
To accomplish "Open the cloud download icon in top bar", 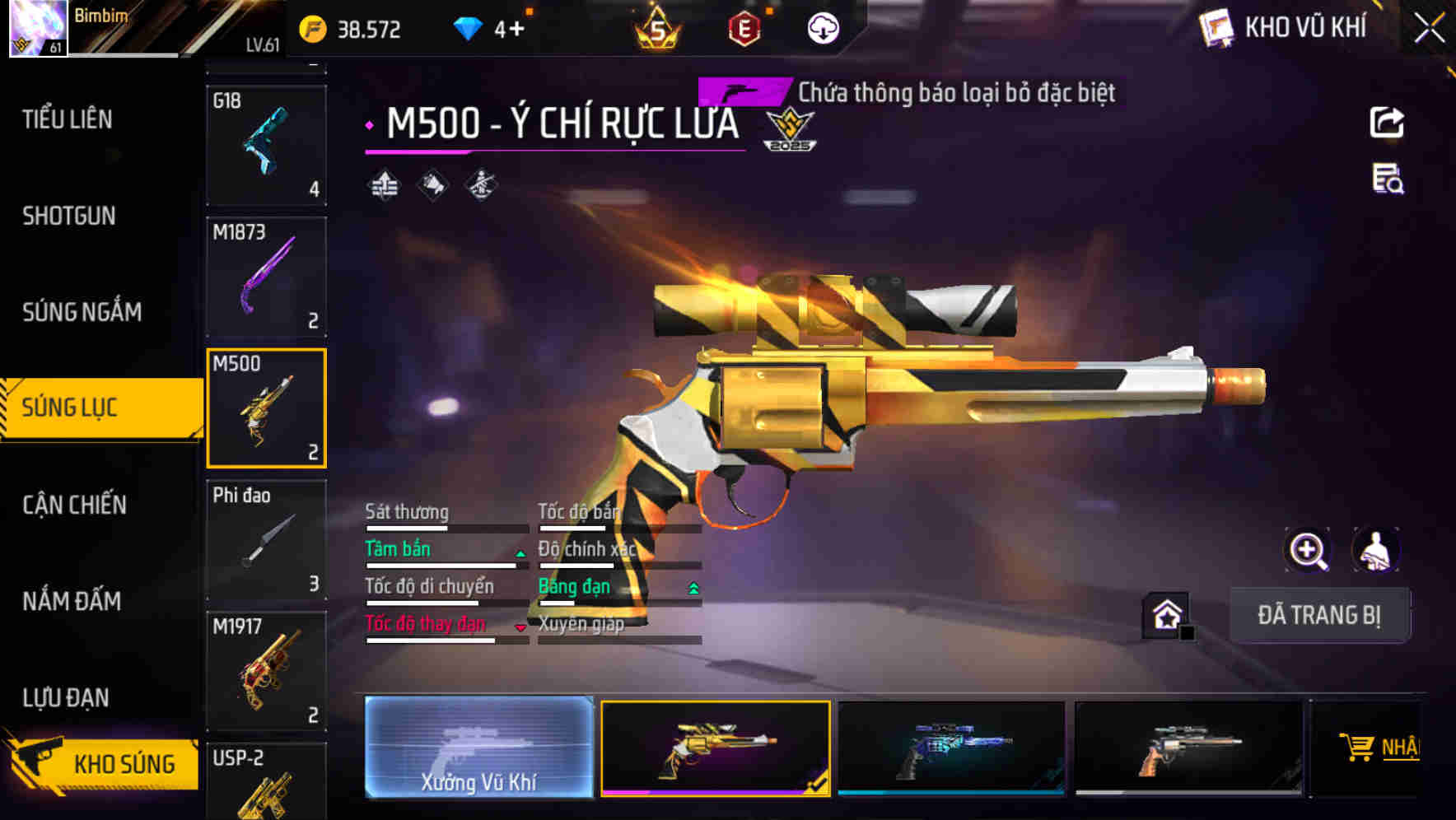I will click(823, 27).
